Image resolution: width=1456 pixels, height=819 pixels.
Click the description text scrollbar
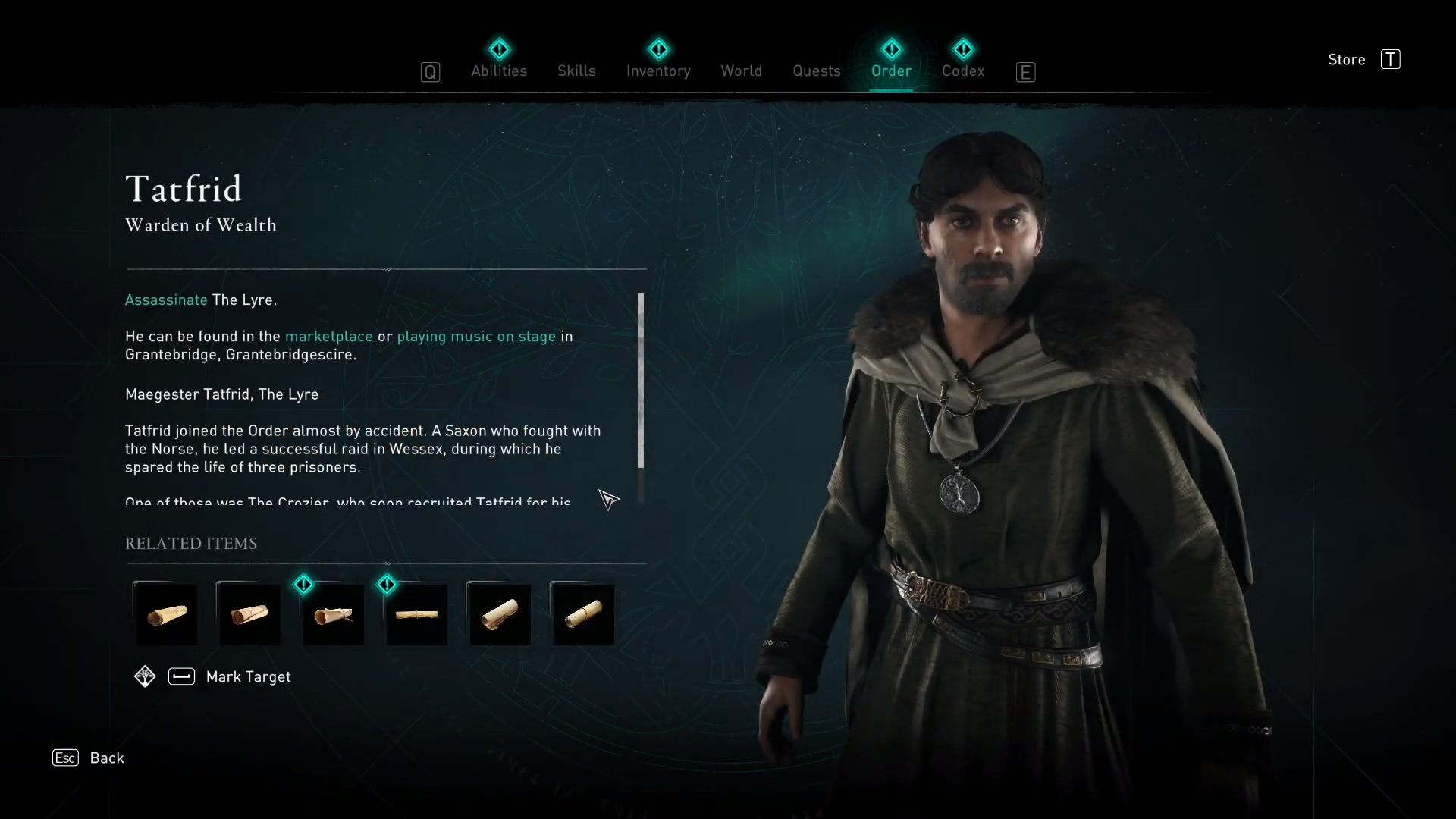[x=641, y=380]
